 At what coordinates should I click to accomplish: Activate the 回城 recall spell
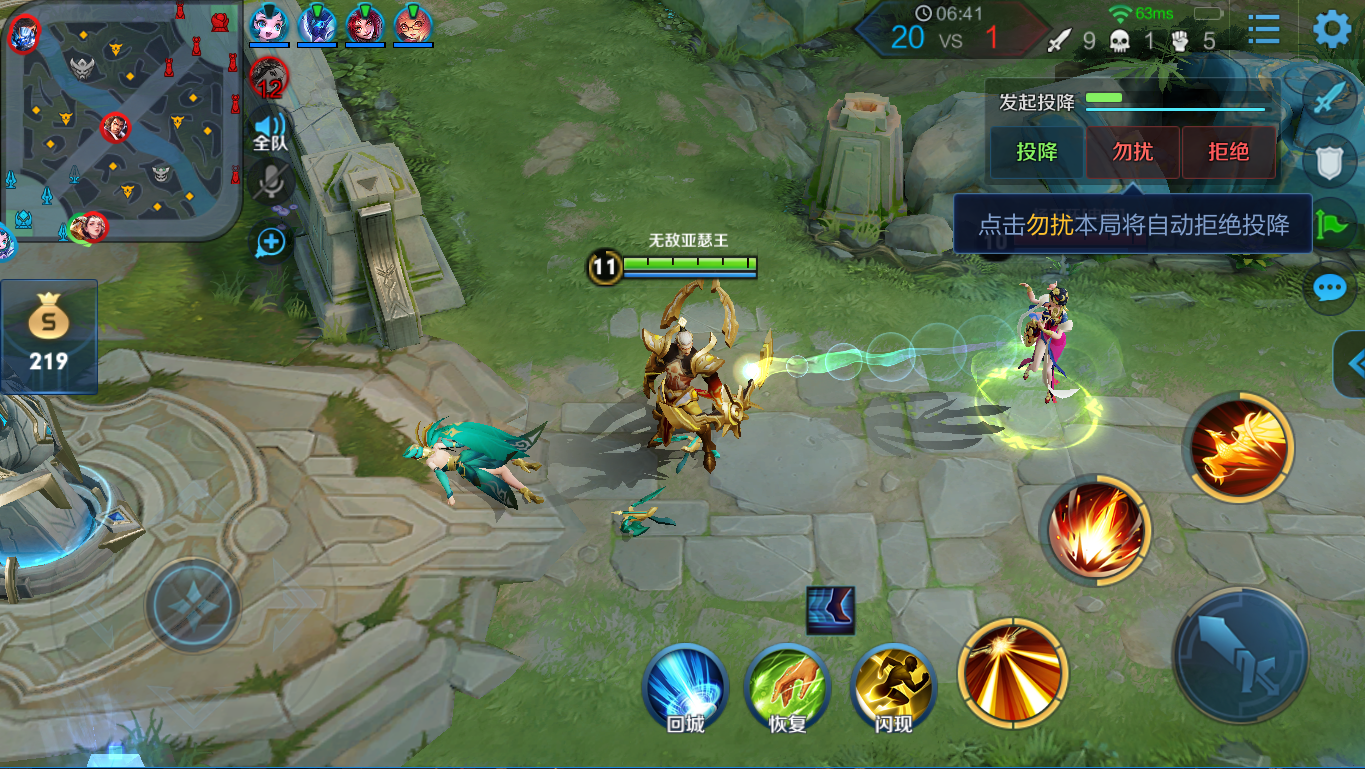click(686, 688)
